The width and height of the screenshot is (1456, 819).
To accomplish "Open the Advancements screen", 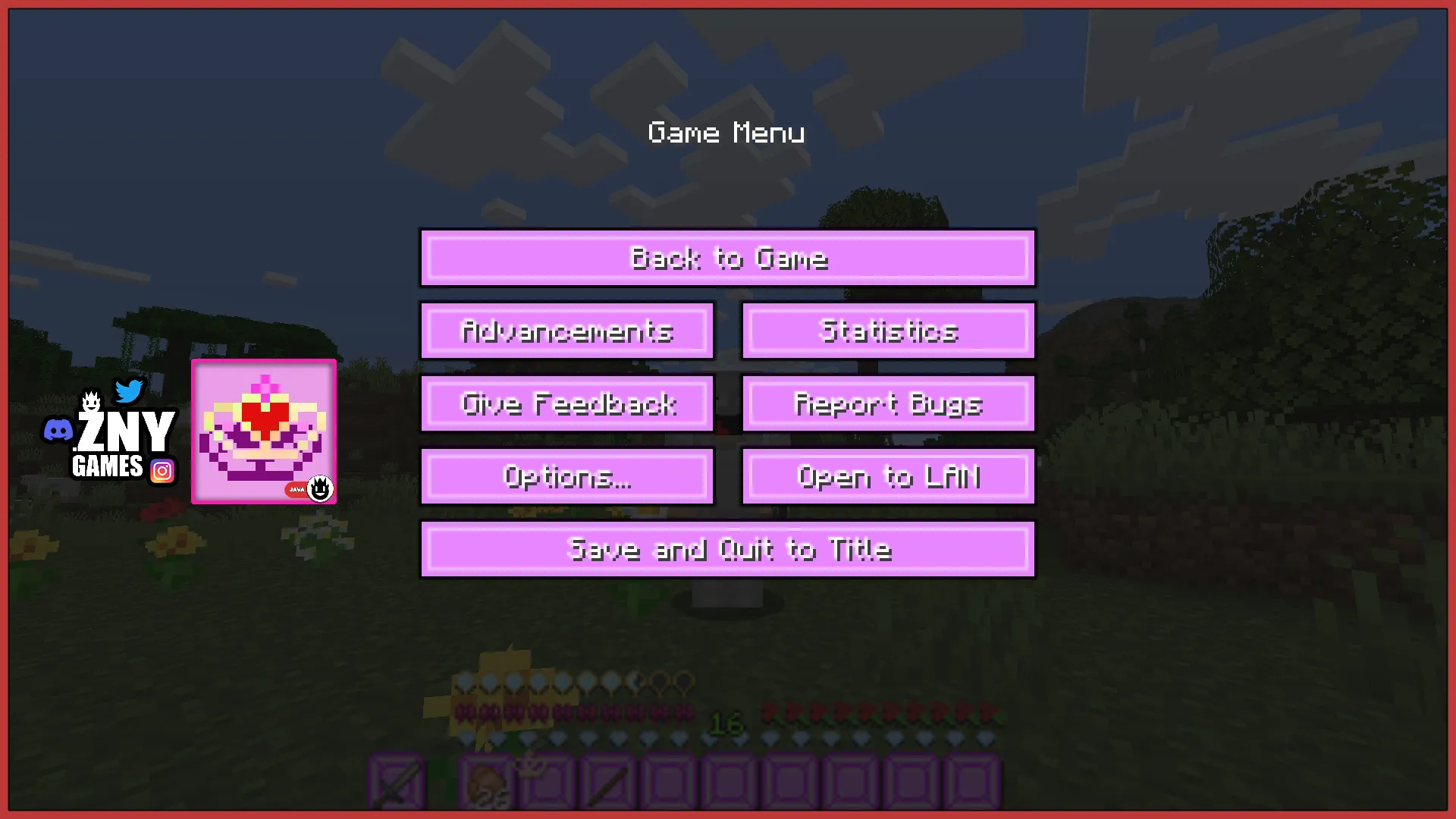I will (x=567, y=331).
